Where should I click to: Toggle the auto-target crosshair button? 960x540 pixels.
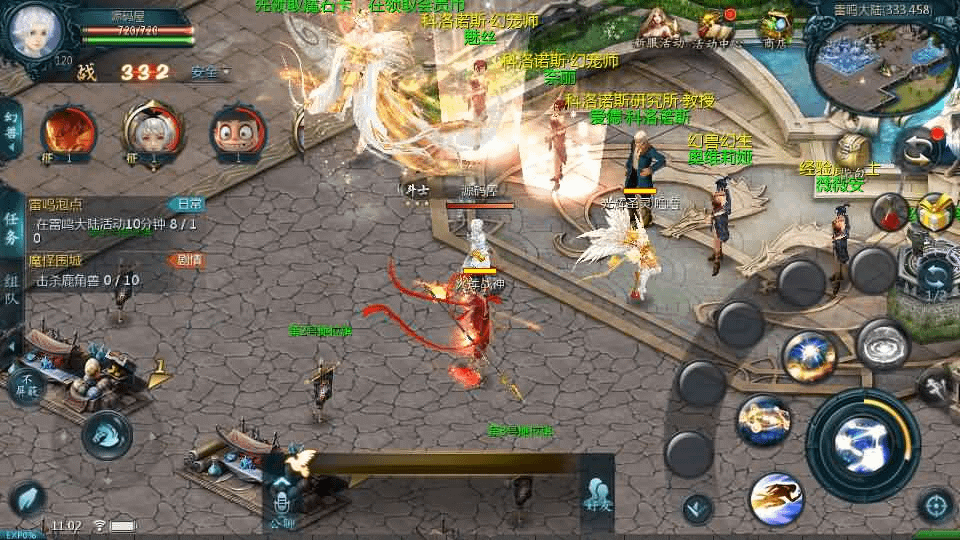tap(936, 505)
